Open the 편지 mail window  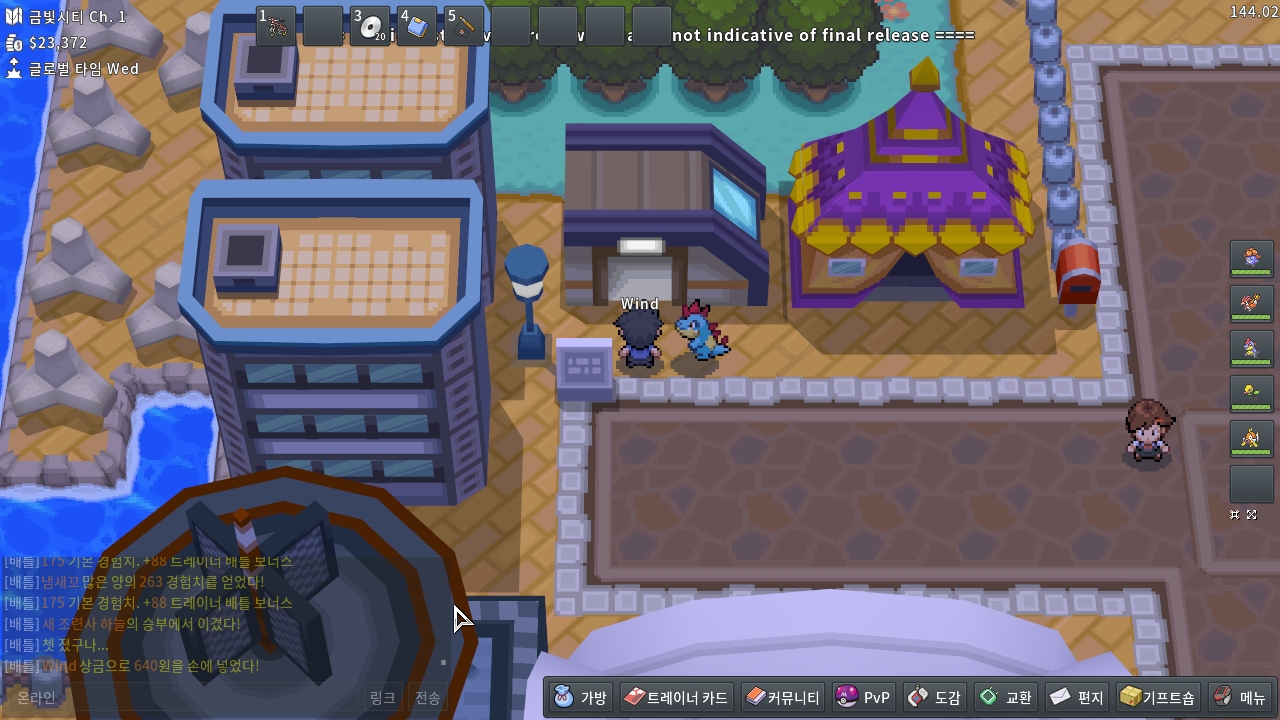click(1077, 697)
